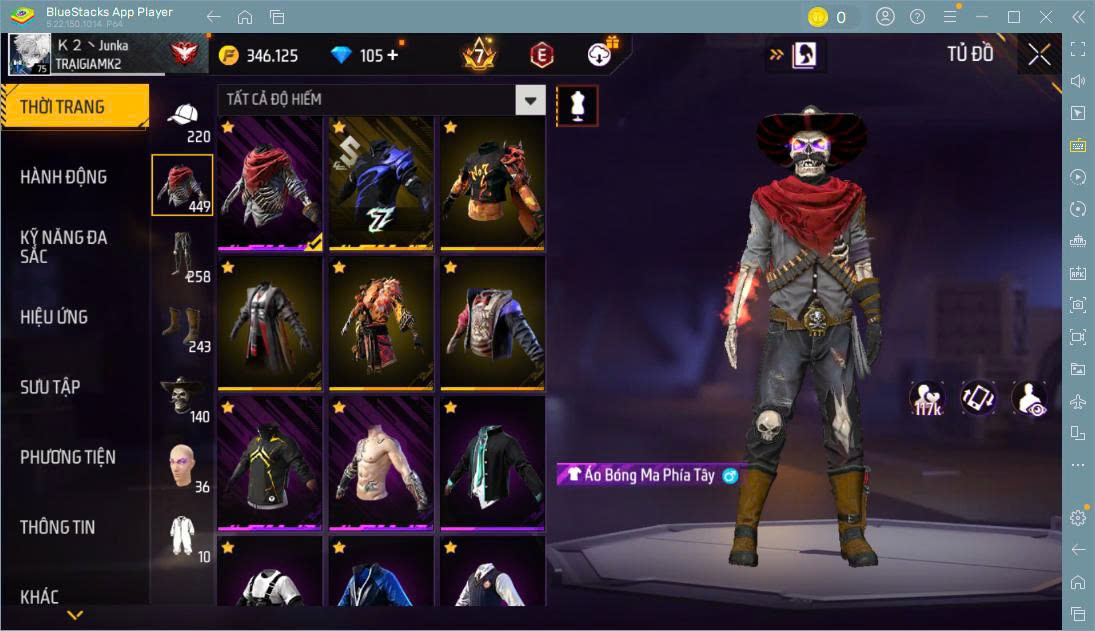
Task: Open the Sưu Tập section
Action: 50,387
